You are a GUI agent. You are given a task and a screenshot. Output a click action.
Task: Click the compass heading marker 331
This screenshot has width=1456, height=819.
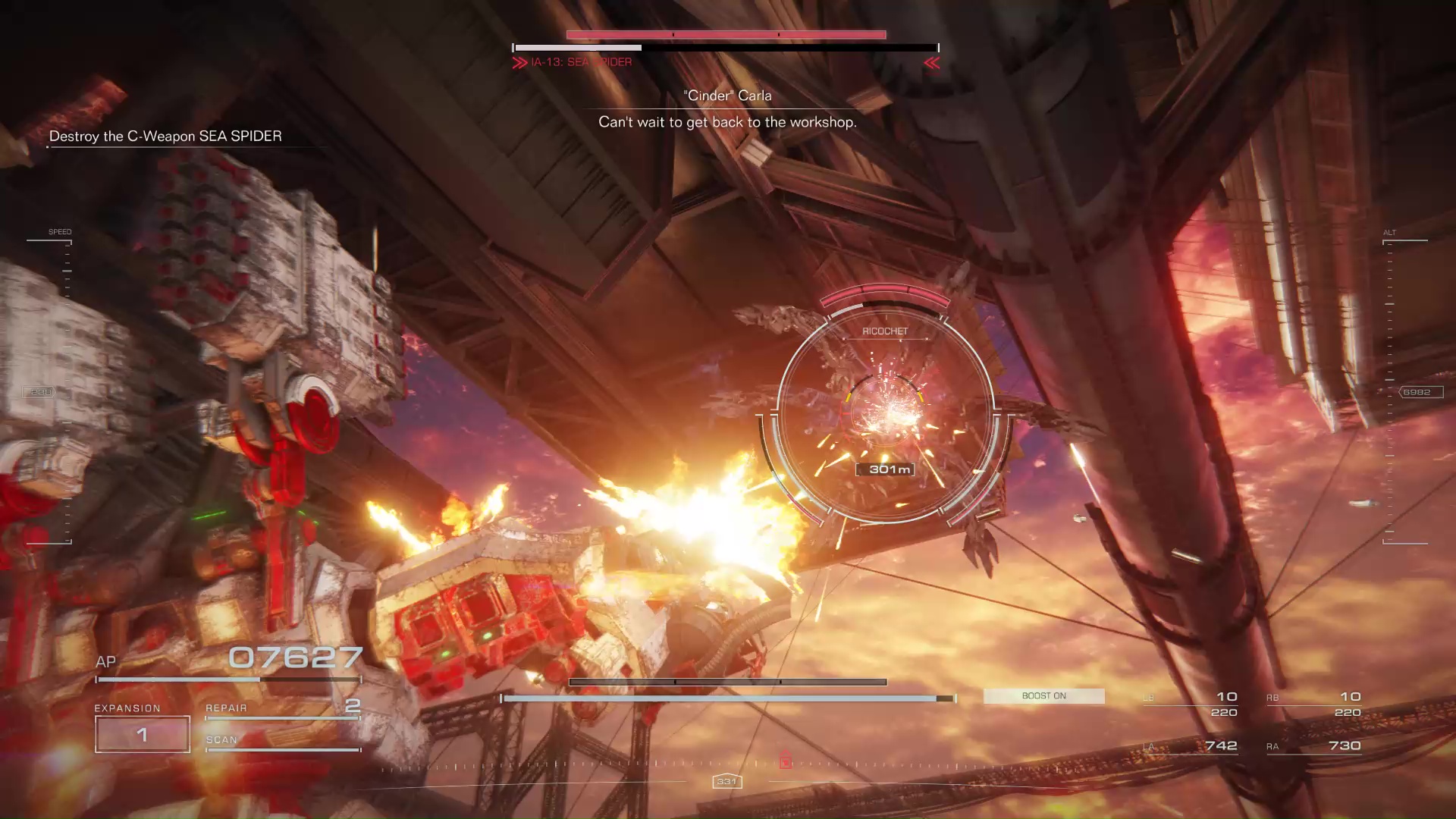(727, 781)
